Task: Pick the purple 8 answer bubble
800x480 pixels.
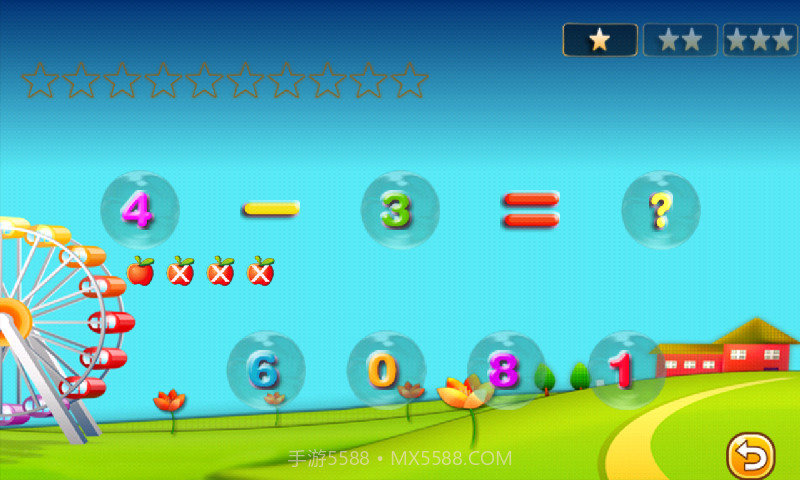Action: point(505,371)
